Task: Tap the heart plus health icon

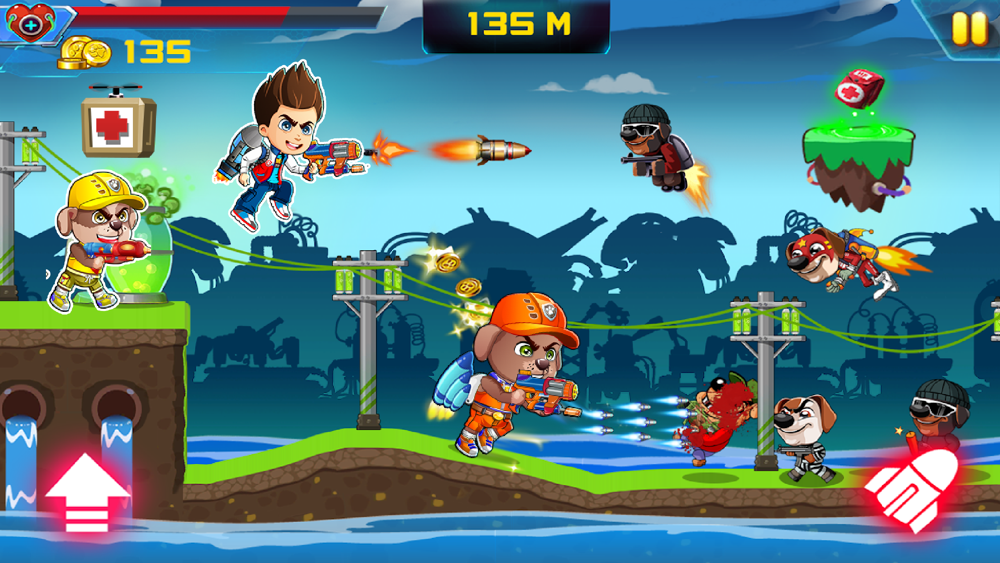Action: (x=27, y=23)
